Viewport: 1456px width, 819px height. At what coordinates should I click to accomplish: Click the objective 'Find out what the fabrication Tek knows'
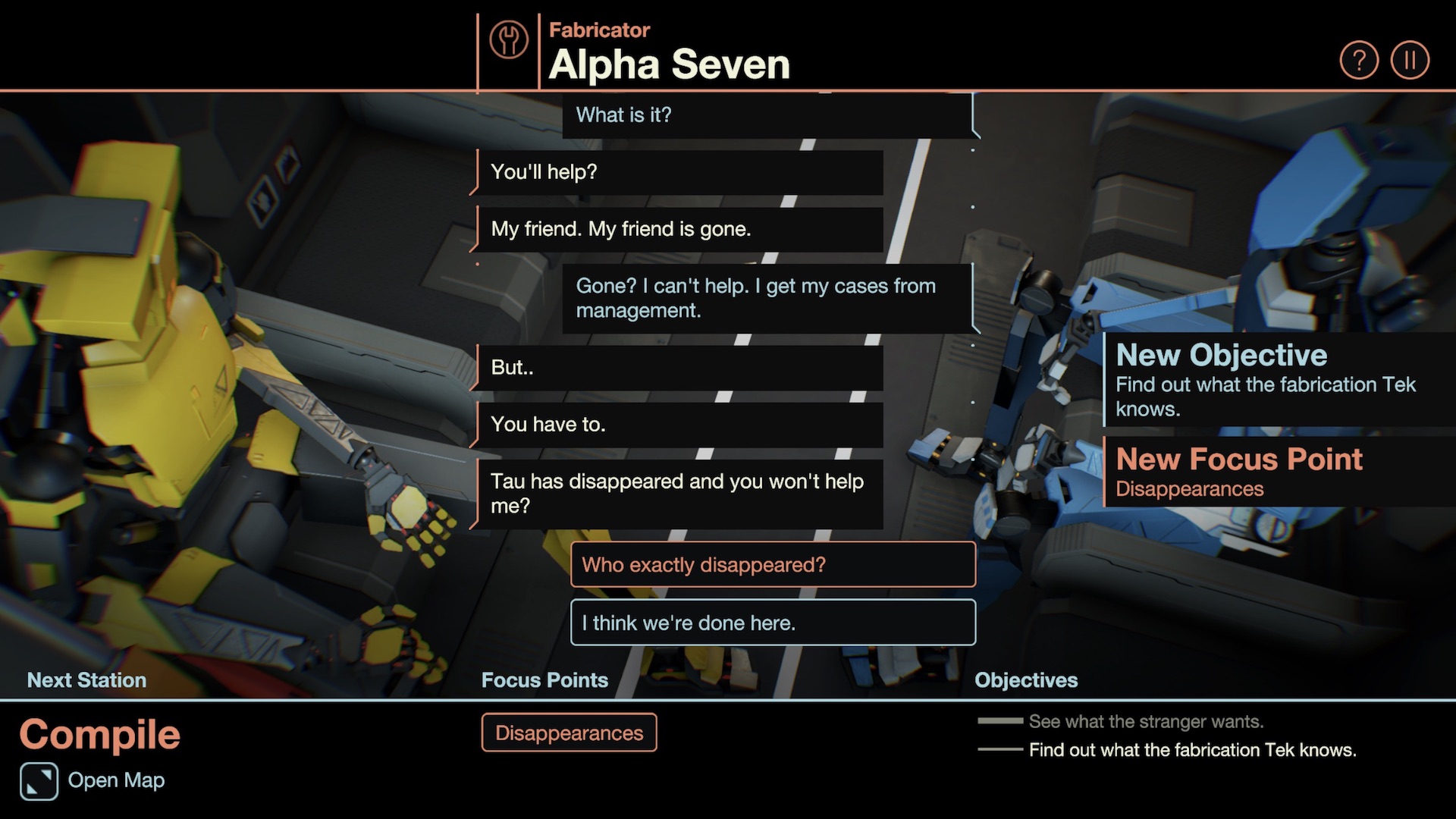click(1191, 750)
